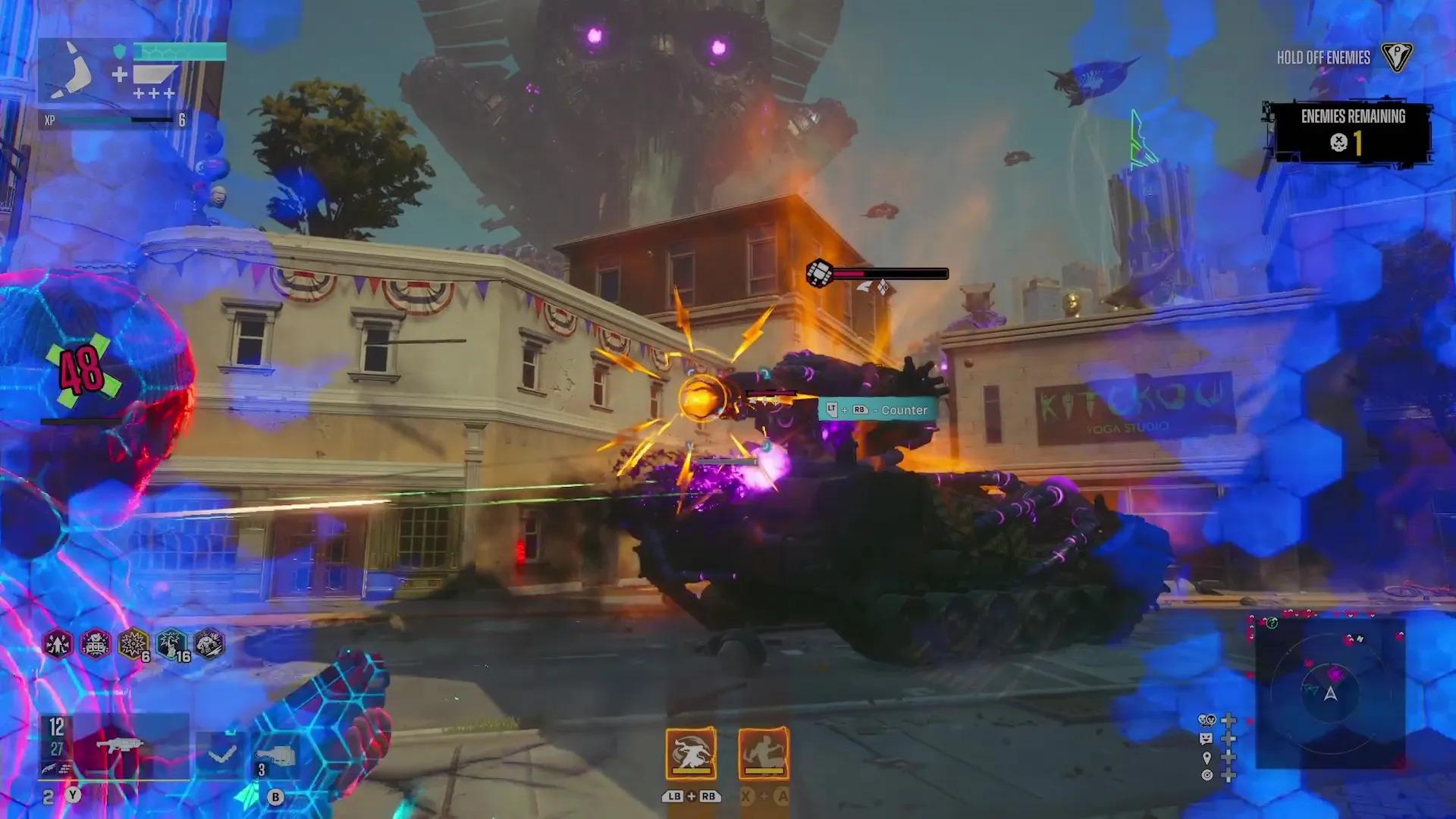Click the target-reticle quick-wheel icon
Viewport: 1456px width, 819px height.
1206,775
